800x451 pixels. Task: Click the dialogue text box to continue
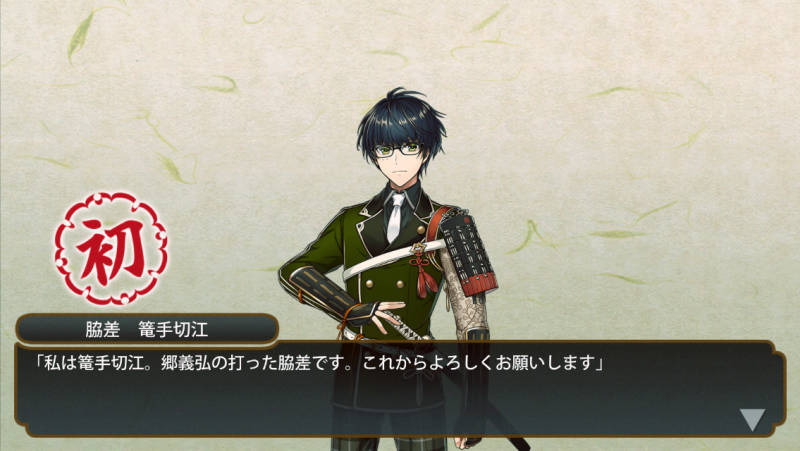(400, 390)
